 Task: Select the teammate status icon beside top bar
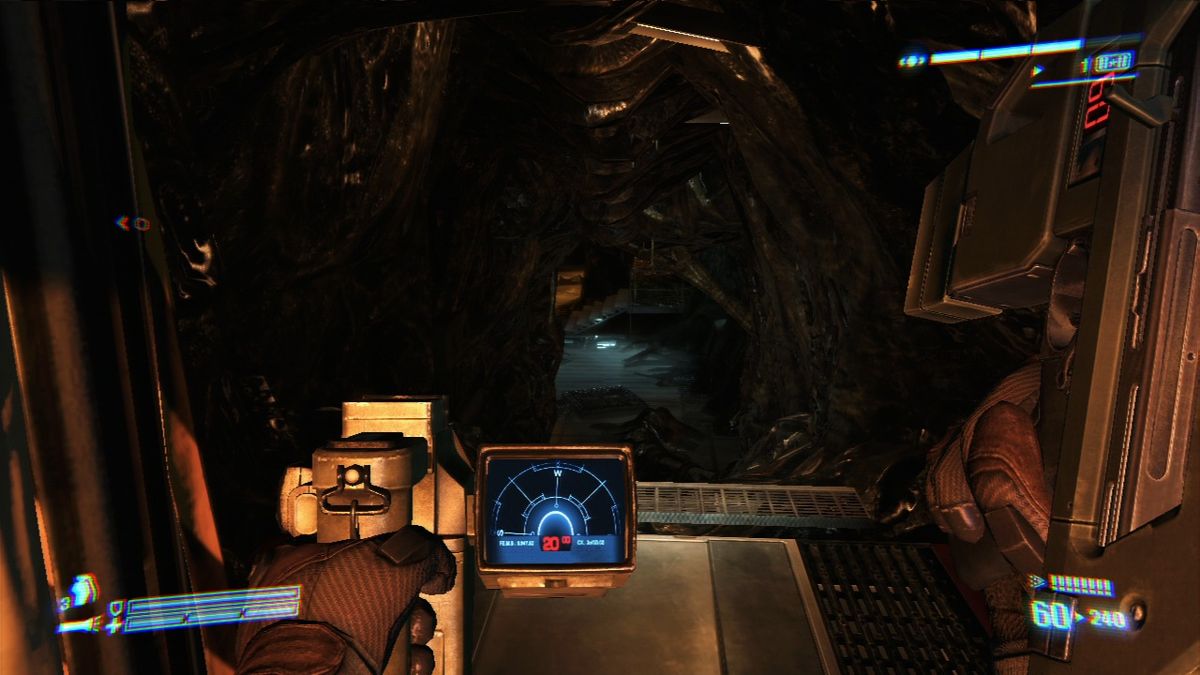click(x=912, y=61)
